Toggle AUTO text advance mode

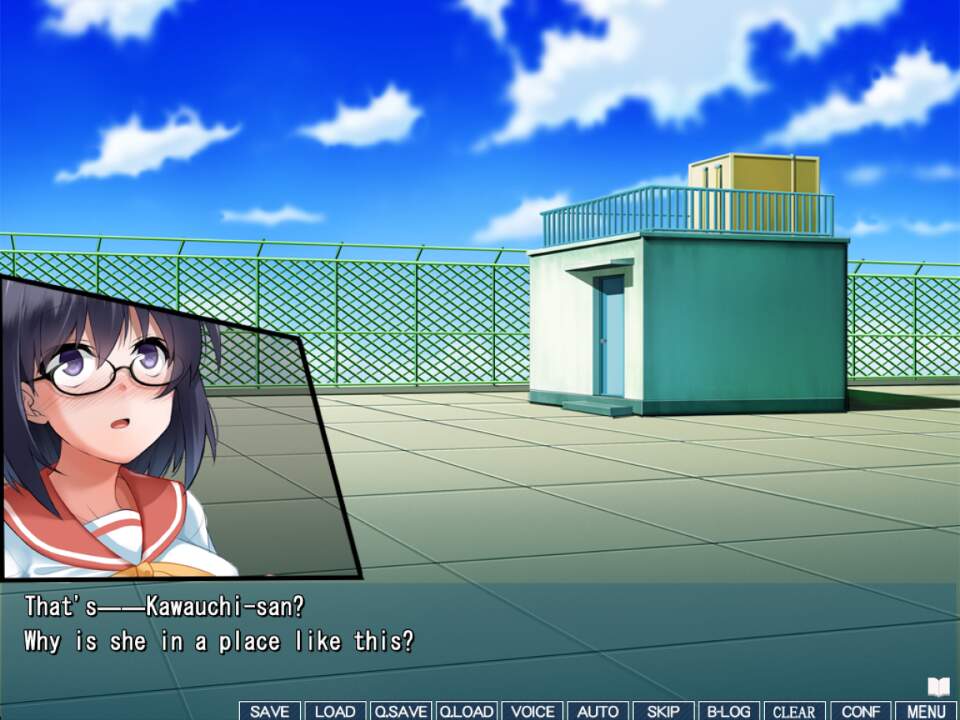pos(598,711)
